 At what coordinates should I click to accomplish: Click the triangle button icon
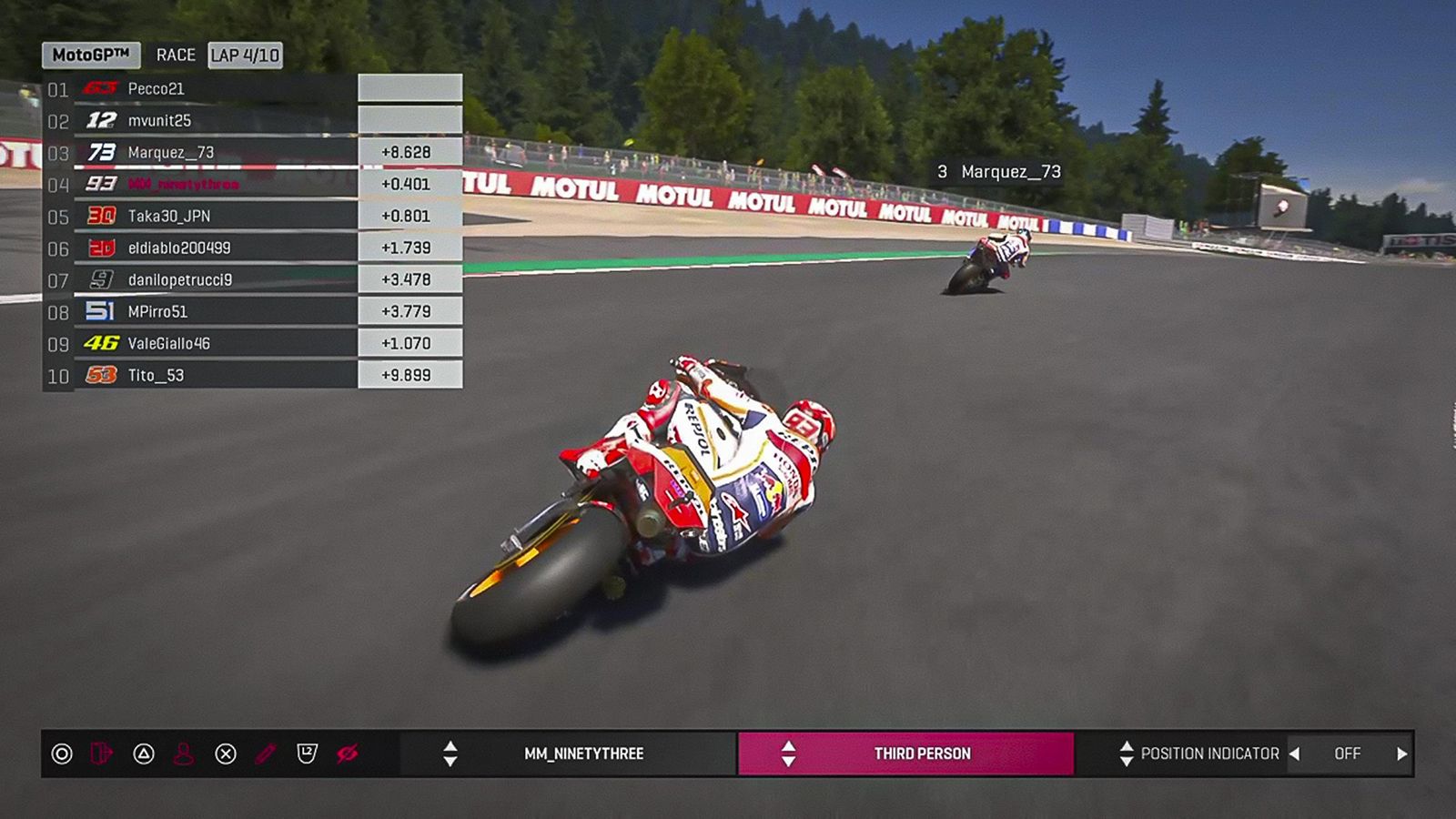click(144, 753)
